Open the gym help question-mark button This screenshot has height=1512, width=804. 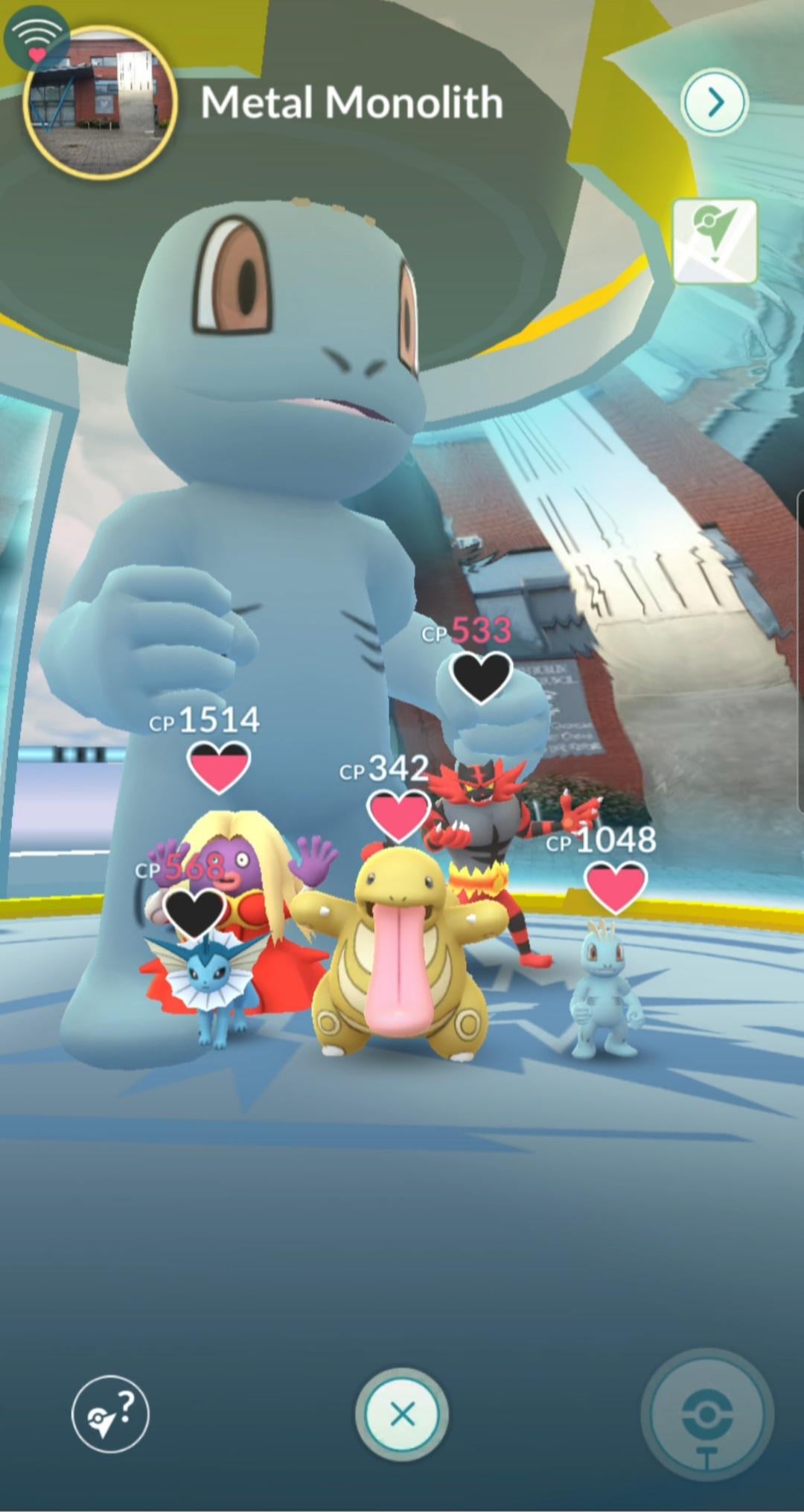coord(110,1414)
